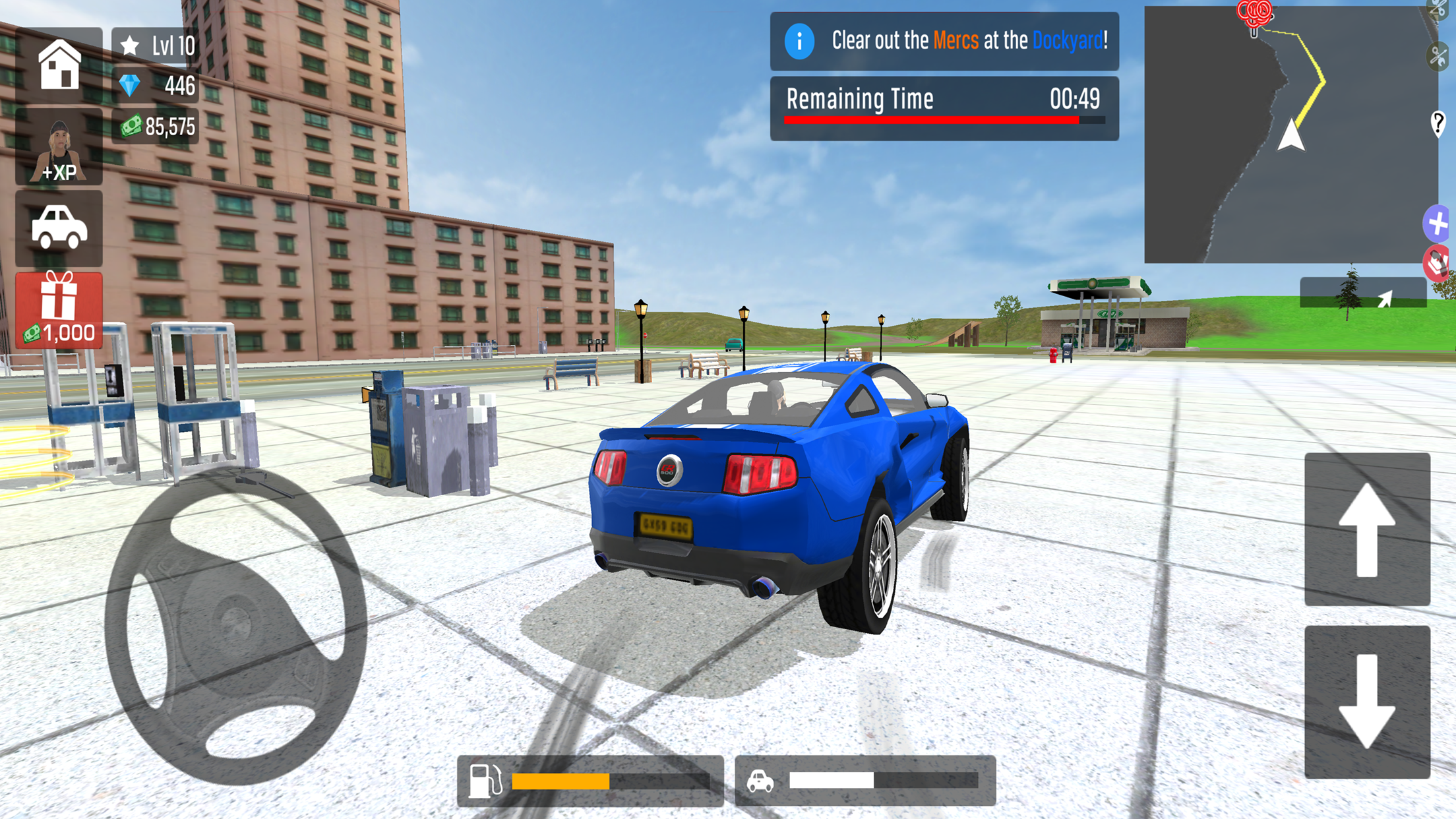Hit the down arrow brake pedal

[x=1367, y=702]
